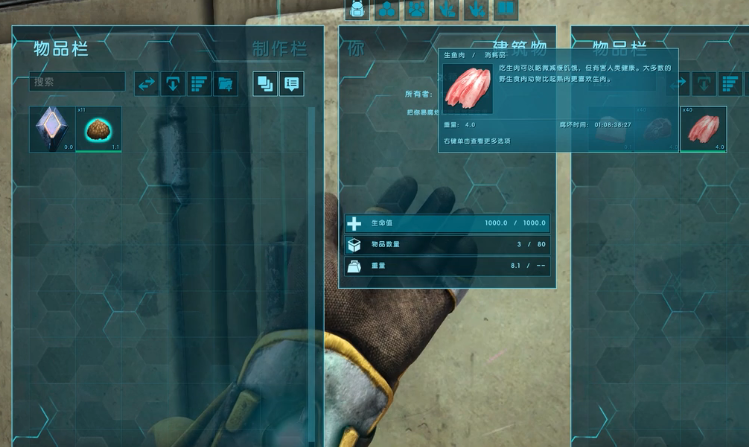The height and width of the screenshot is (447, 749).
Task: Open the three-circles tribe tab
Action: 387,10
